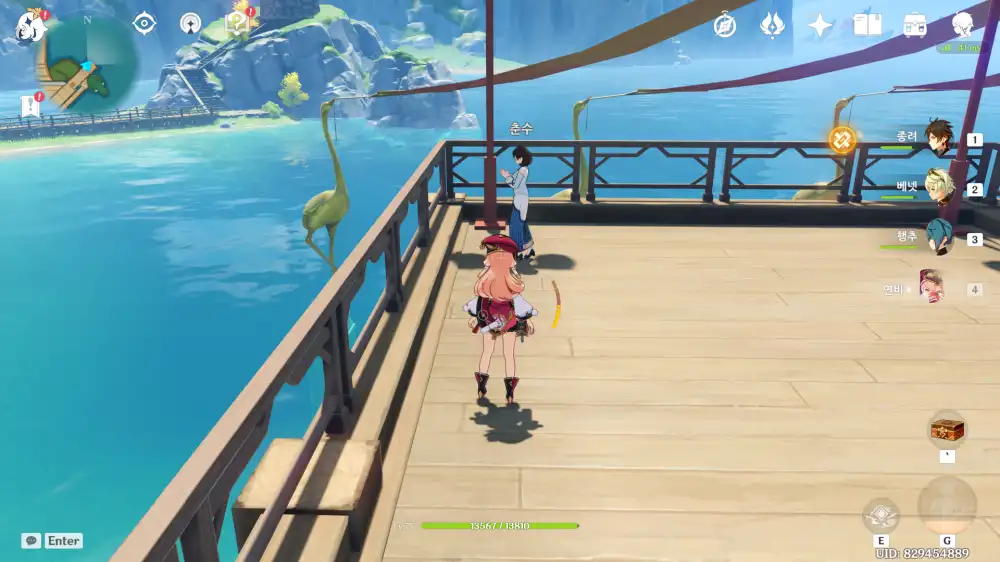This screenshot has height=562, width=1000.
Task: Open the chat box speech bubble
Action: (x=32, y=540)
